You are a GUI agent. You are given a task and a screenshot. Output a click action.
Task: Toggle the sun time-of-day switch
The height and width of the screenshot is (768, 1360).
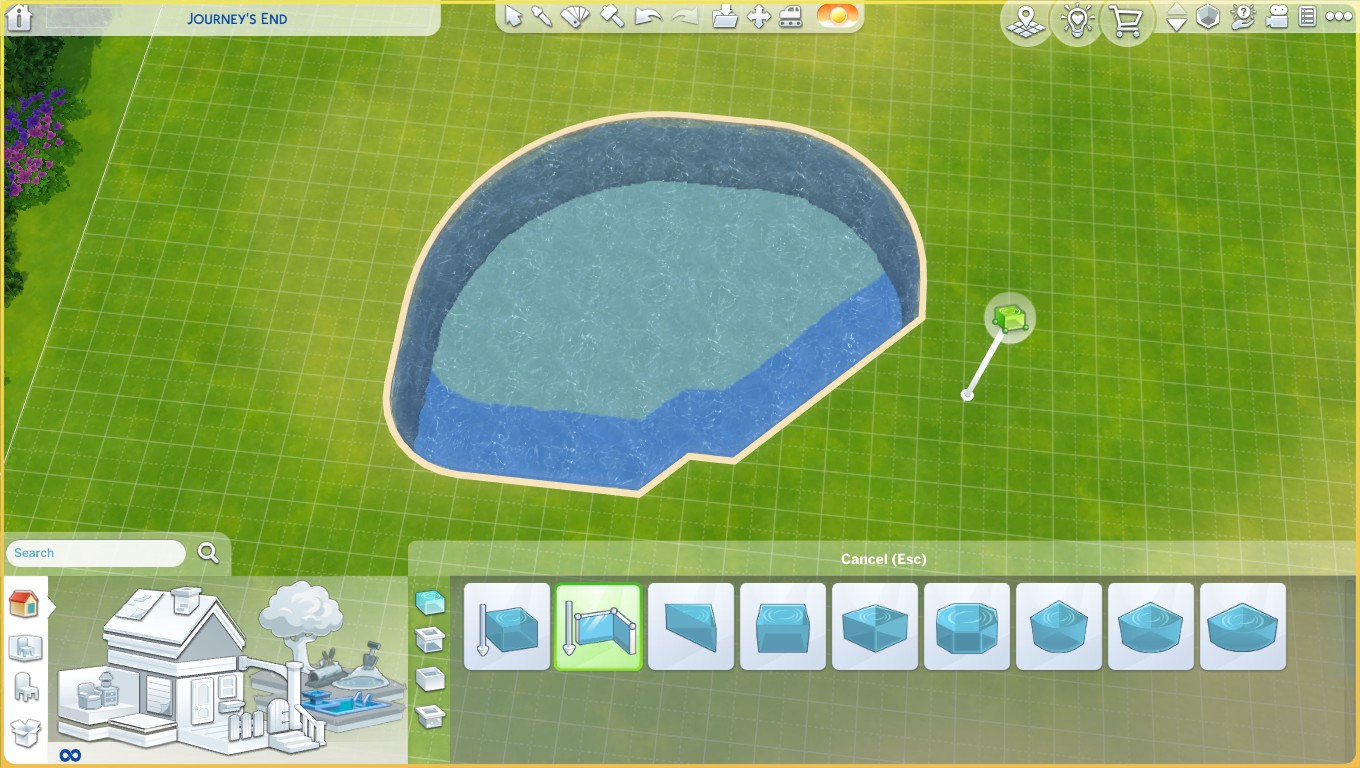pyautogui.click(x=837, y=16)
